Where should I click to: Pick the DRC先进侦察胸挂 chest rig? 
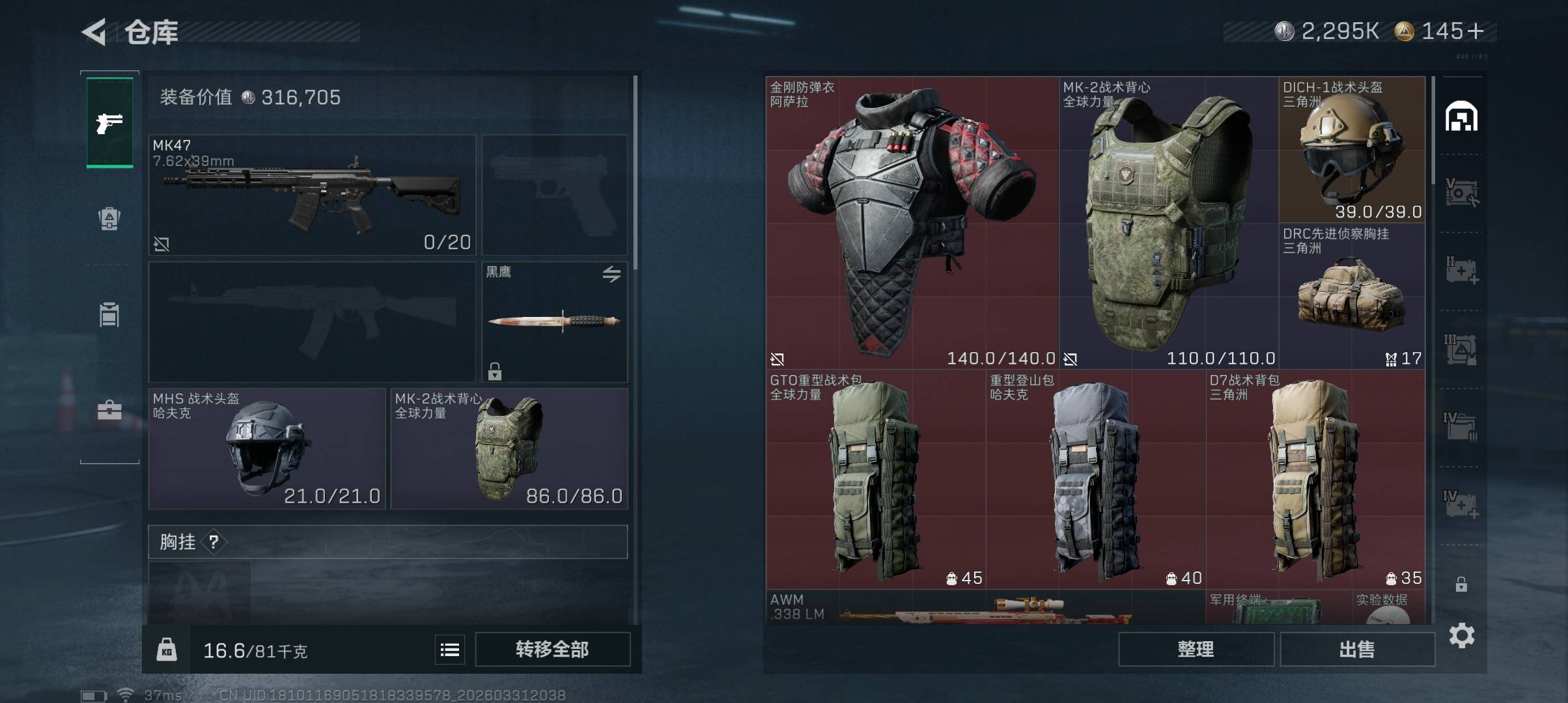coord(1351,296)
